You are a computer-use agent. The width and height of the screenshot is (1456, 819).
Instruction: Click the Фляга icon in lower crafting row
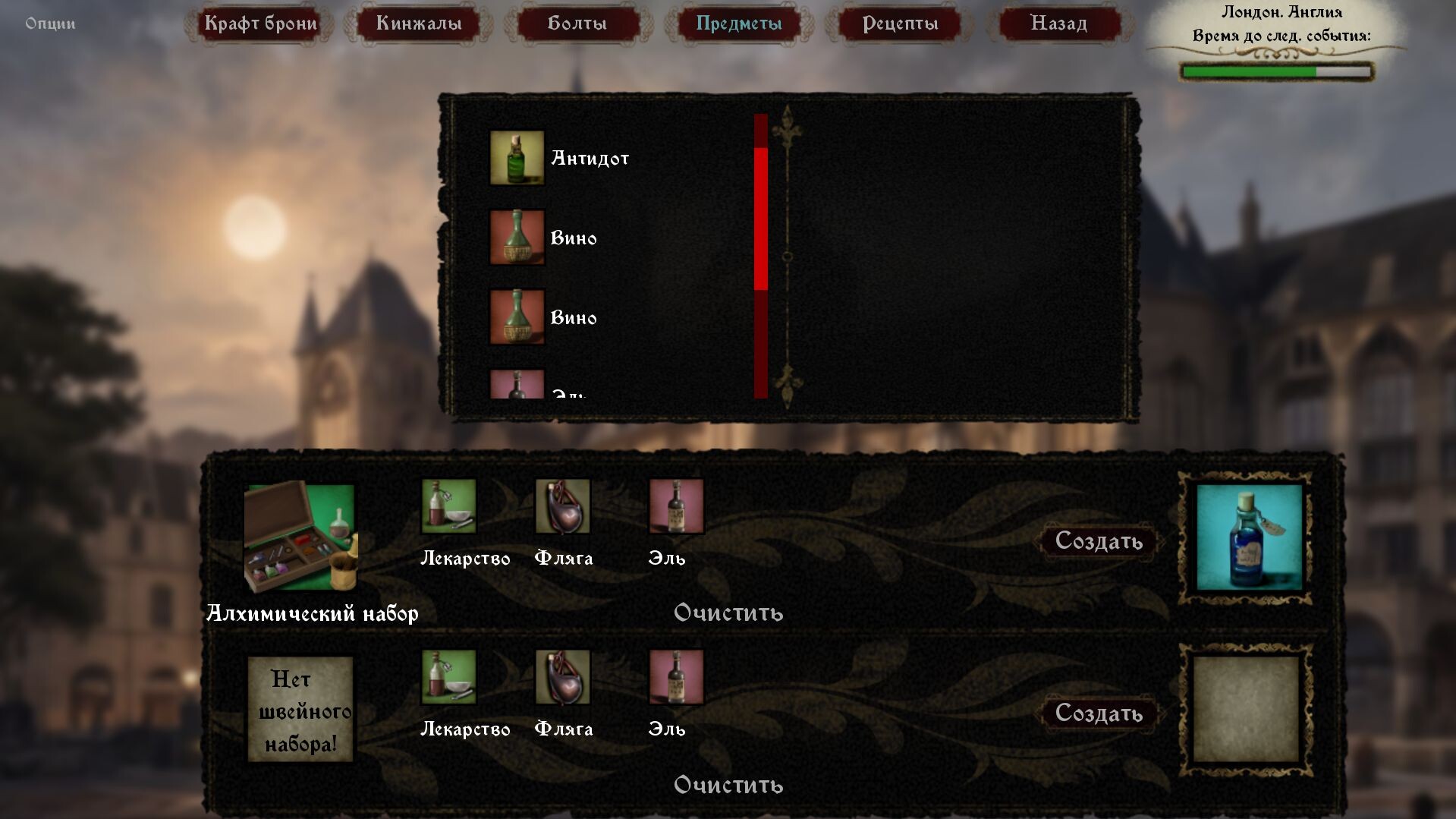coord(564,677)
